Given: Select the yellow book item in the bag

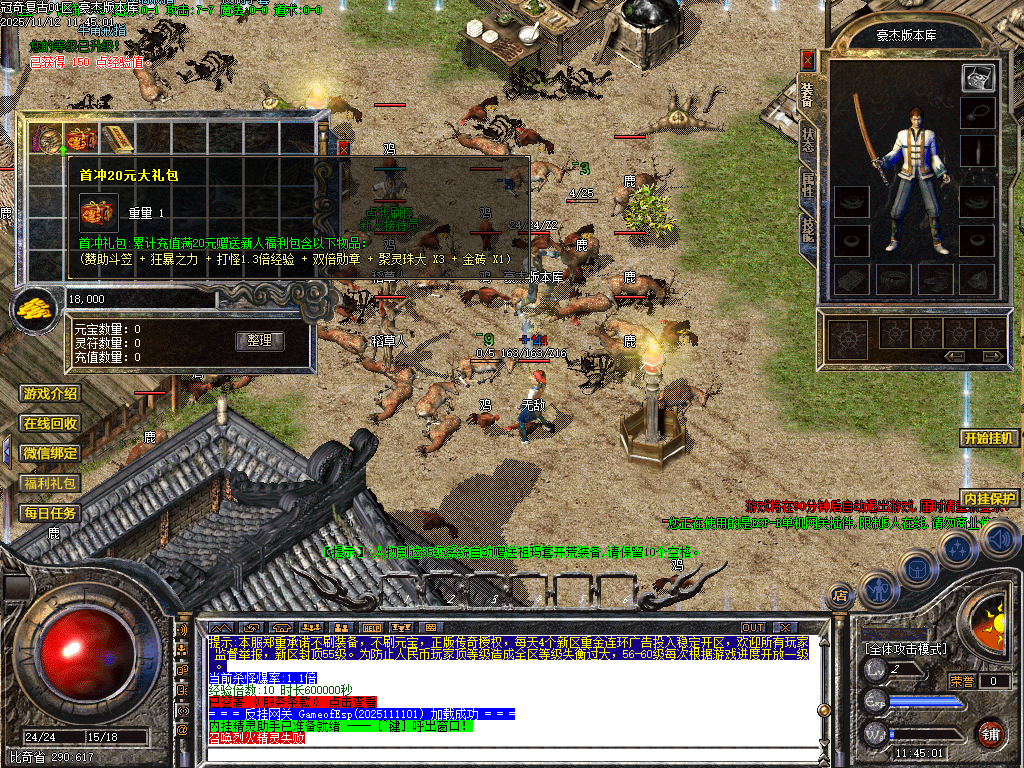Looking at the screenshot, I should pos(116,138).
